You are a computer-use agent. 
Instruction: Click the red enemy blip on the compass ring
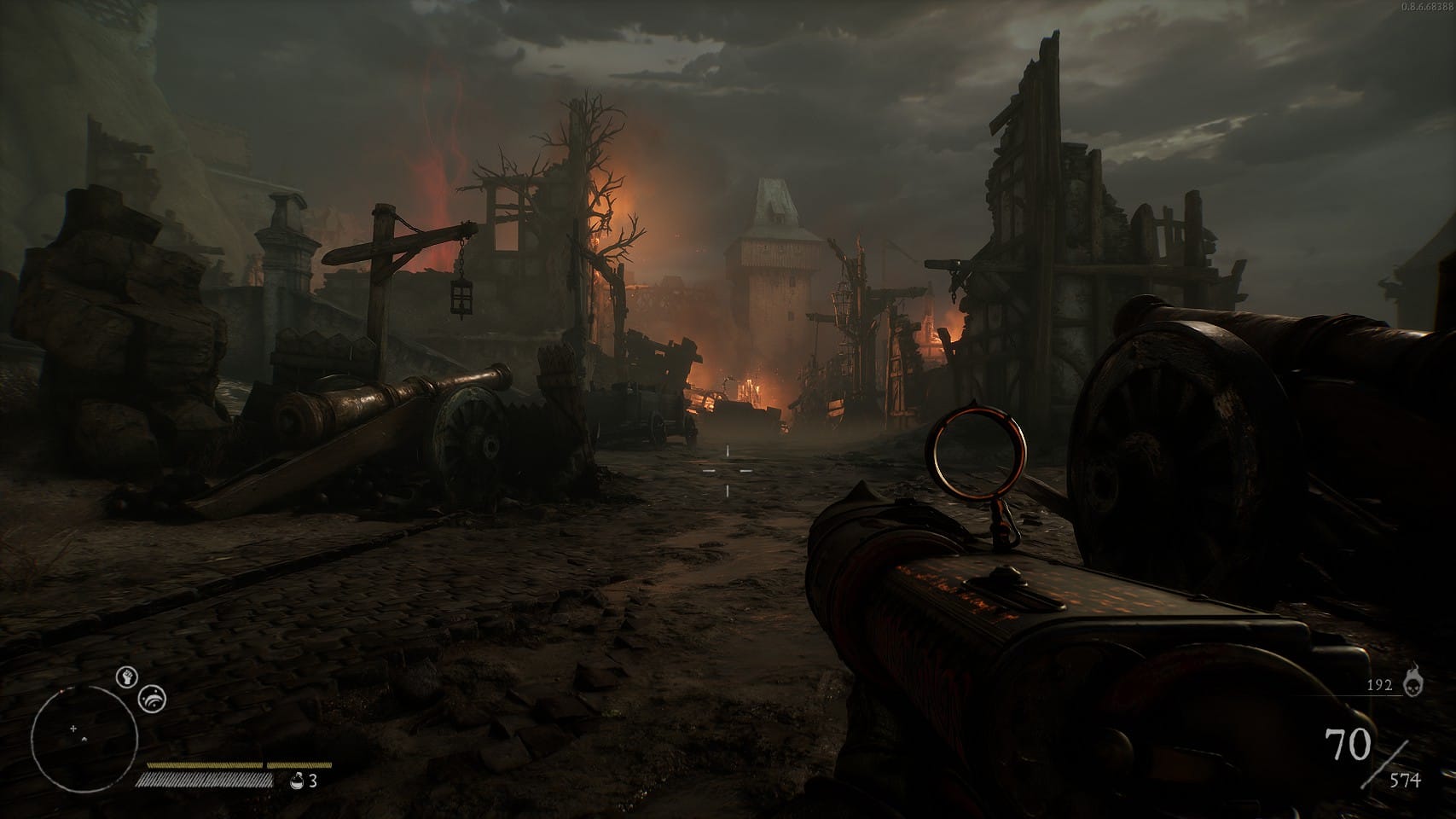[60, 691]
